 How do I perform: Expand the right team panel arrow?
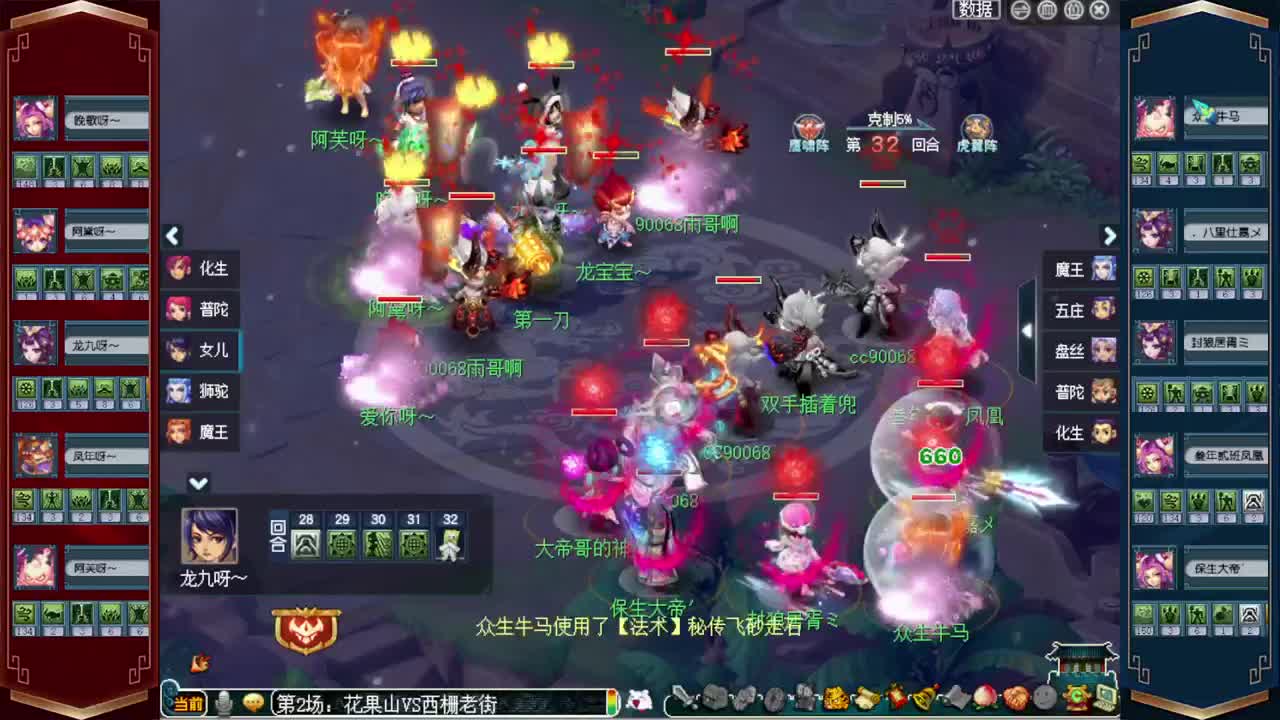pos(1110,236)
